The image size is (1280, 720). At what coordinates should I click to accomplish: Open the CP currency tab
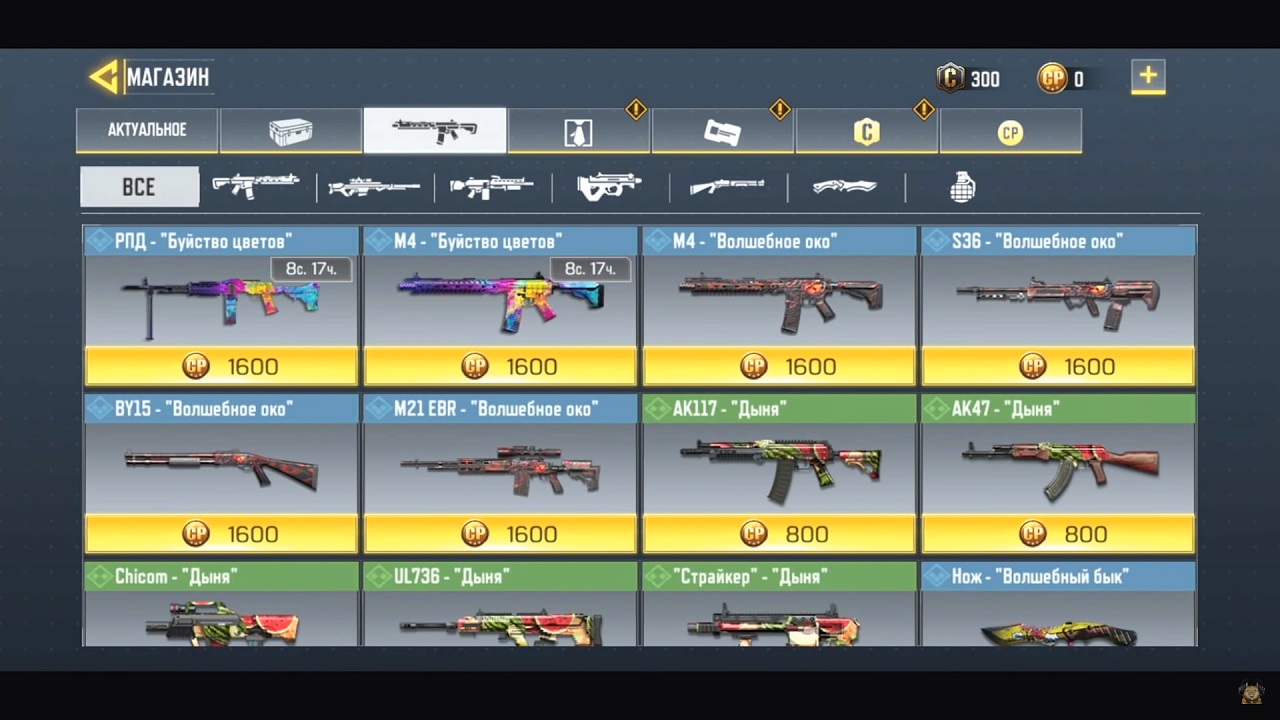(x=1010, y=131)
